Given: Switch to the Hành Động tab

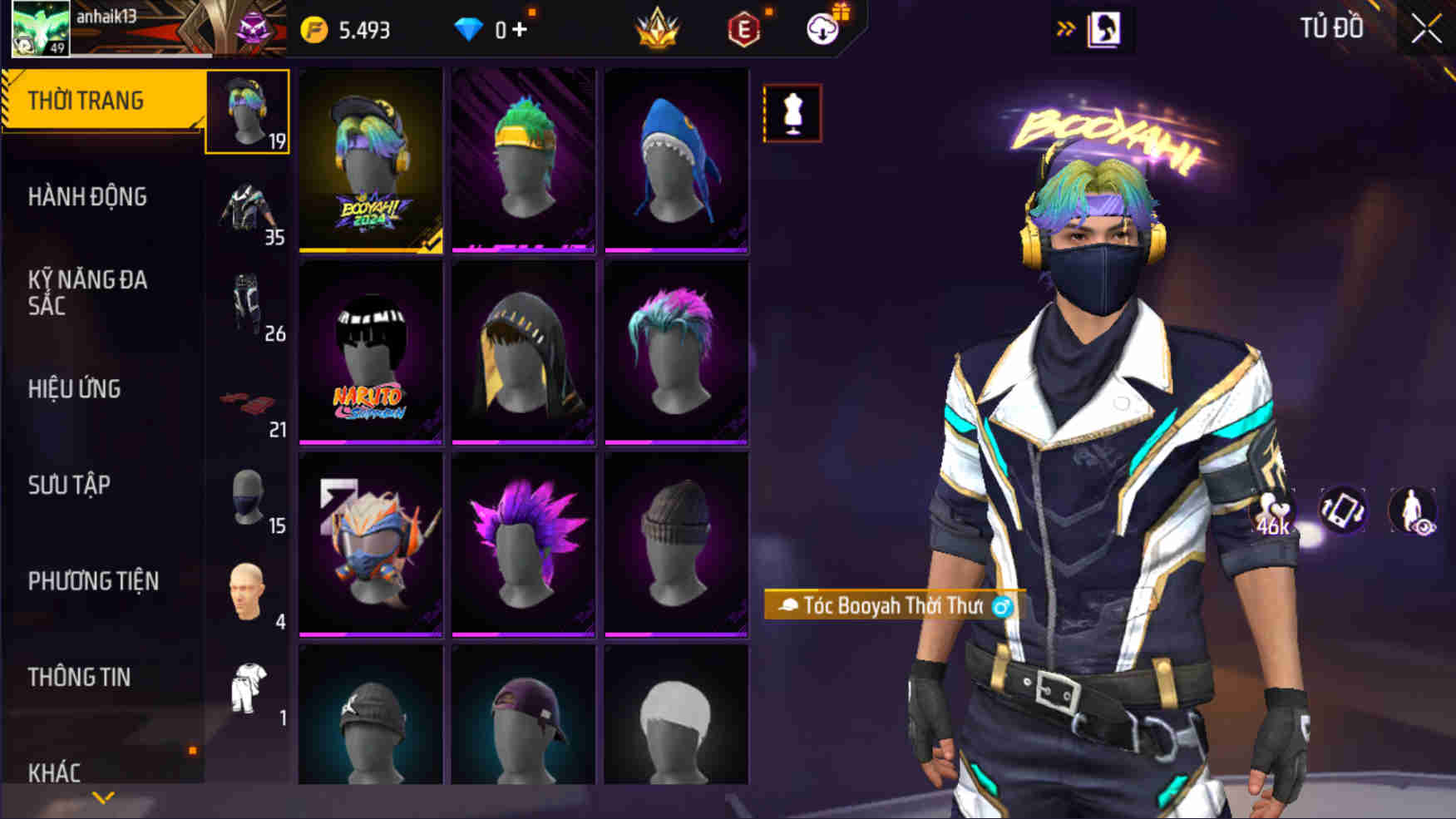Looking at the screenshot, I should (87, 197).
